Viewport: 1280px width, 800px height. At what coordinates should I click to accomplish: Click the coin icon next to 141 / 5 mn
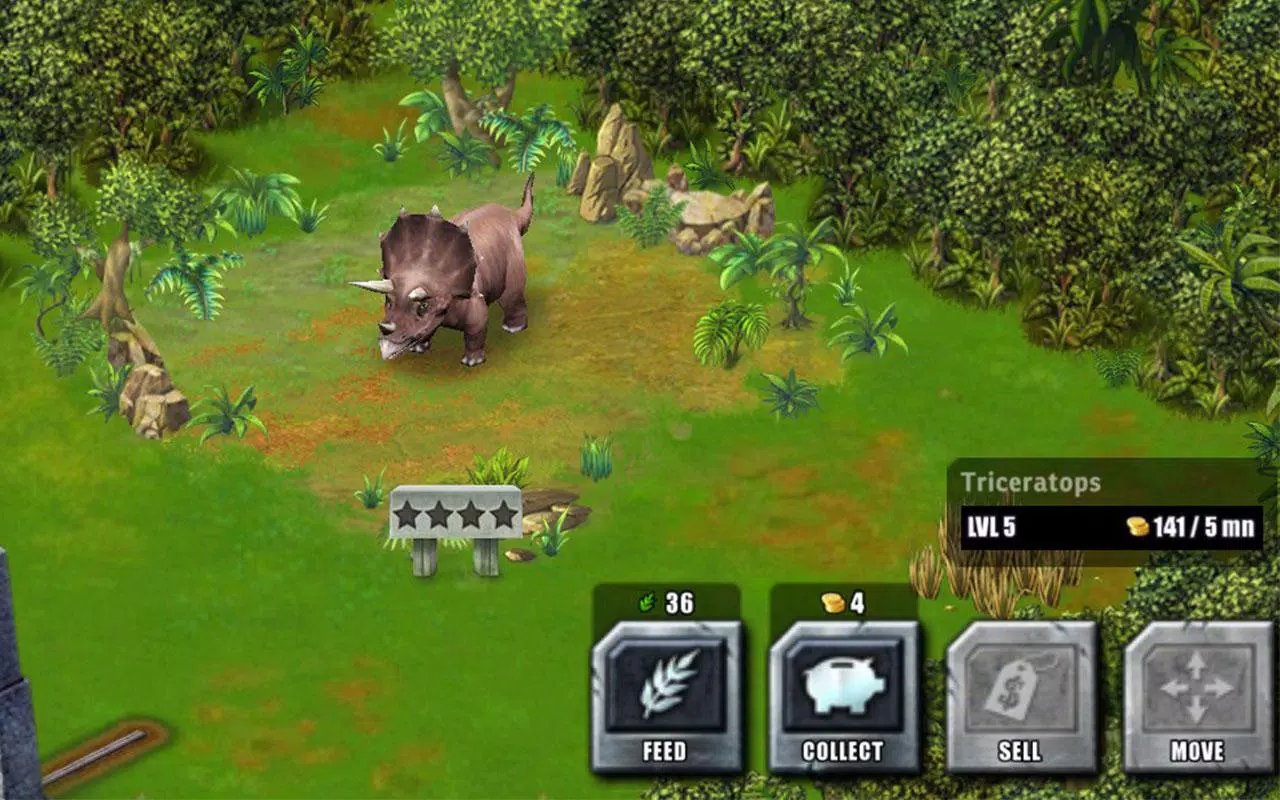pyautogui.click(x=1138, y=524)
